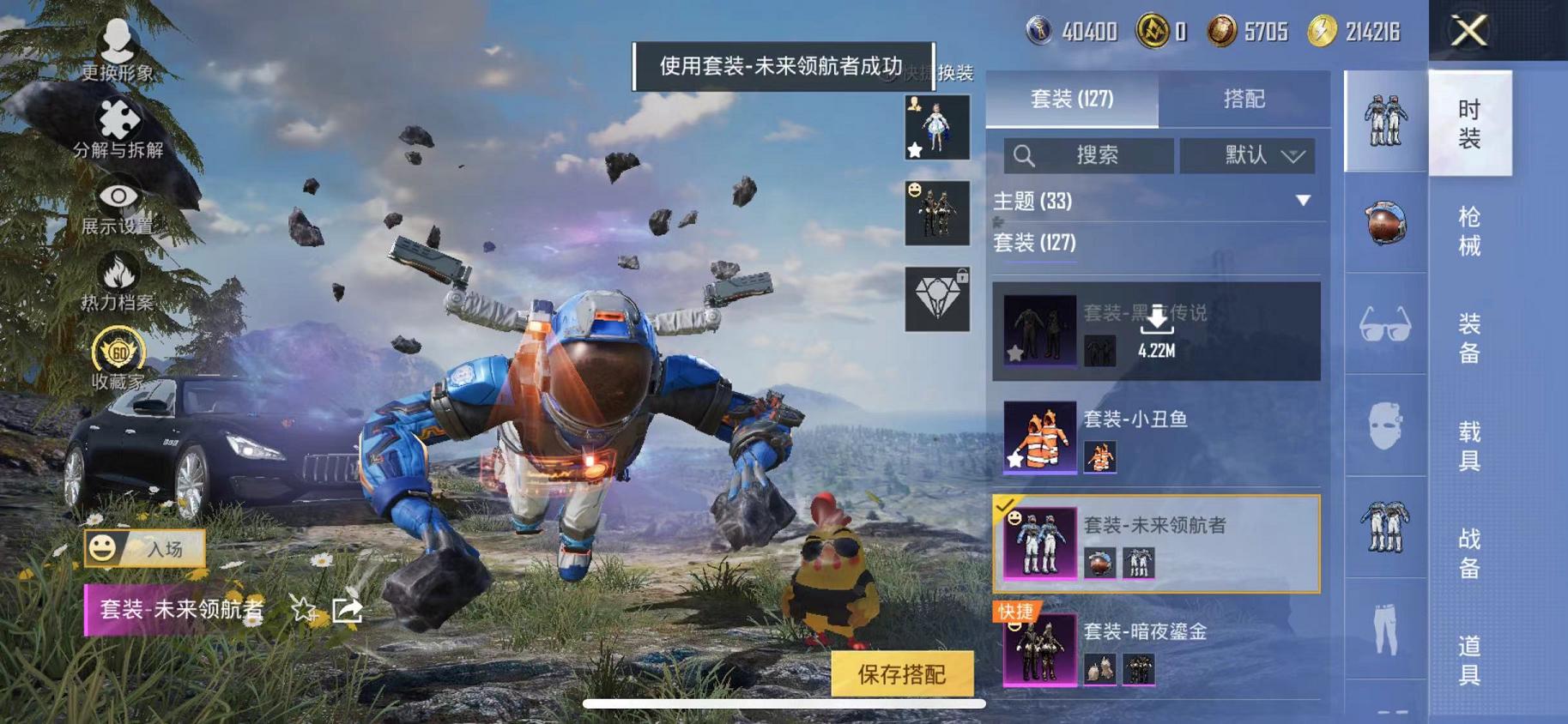
Task: Switch to the 搭配 tab
Action: point(1246,100)
